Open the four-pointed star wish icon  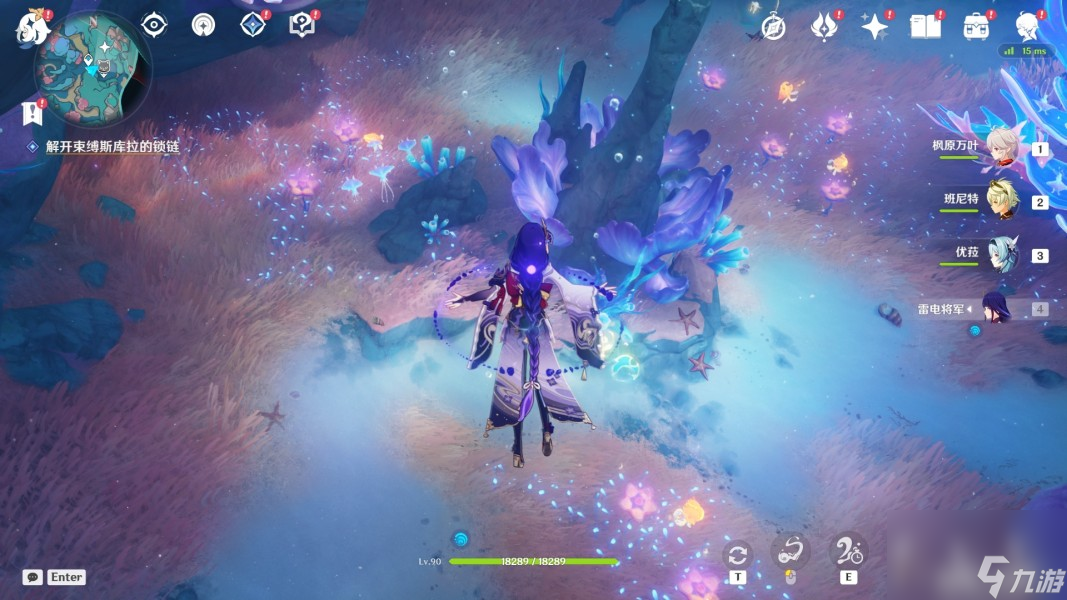pyautogui.click(x=875, y=27)
